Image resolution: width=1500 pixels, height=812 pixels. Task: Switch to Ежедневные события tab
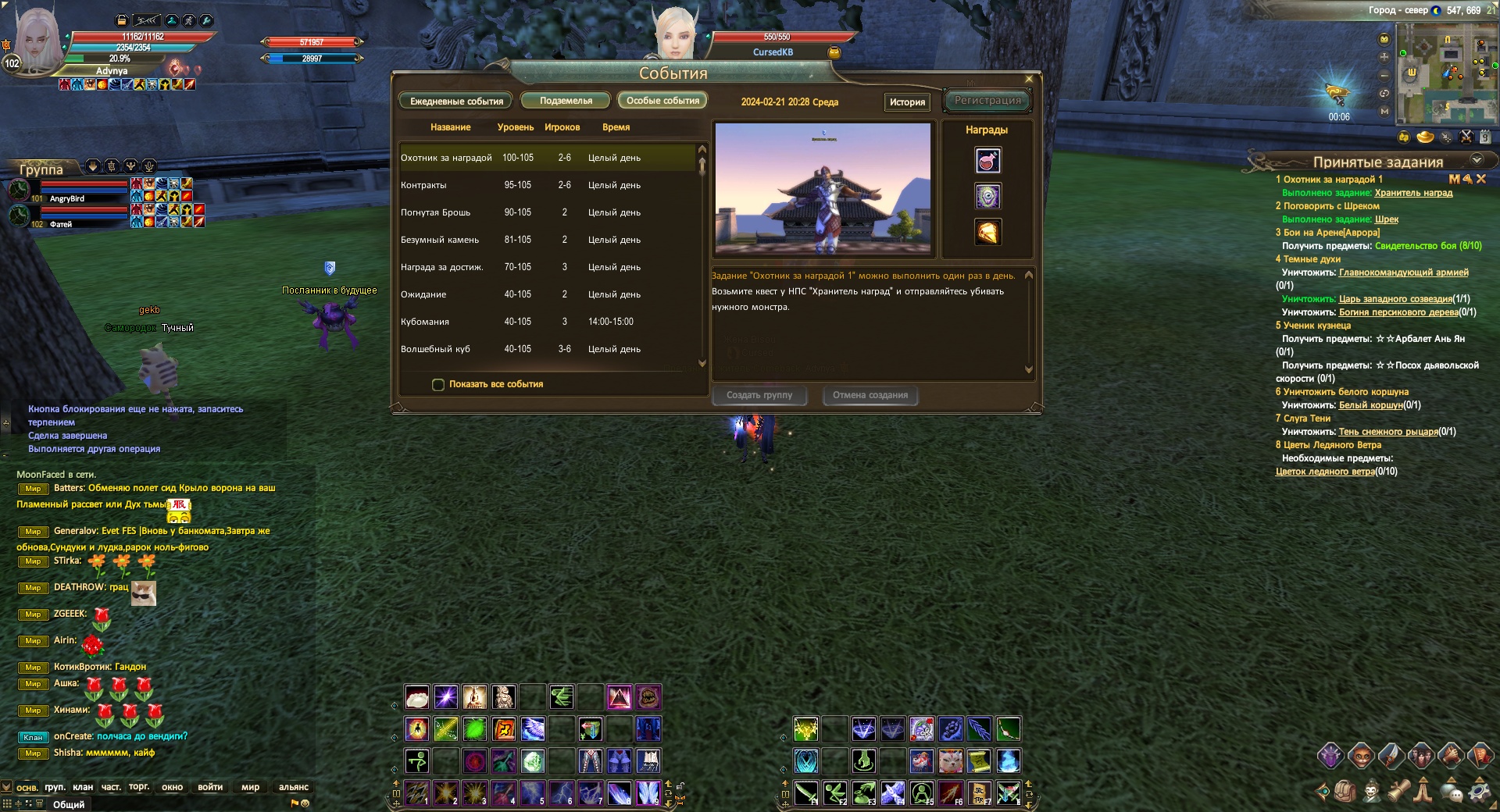(x=456, y=101)
